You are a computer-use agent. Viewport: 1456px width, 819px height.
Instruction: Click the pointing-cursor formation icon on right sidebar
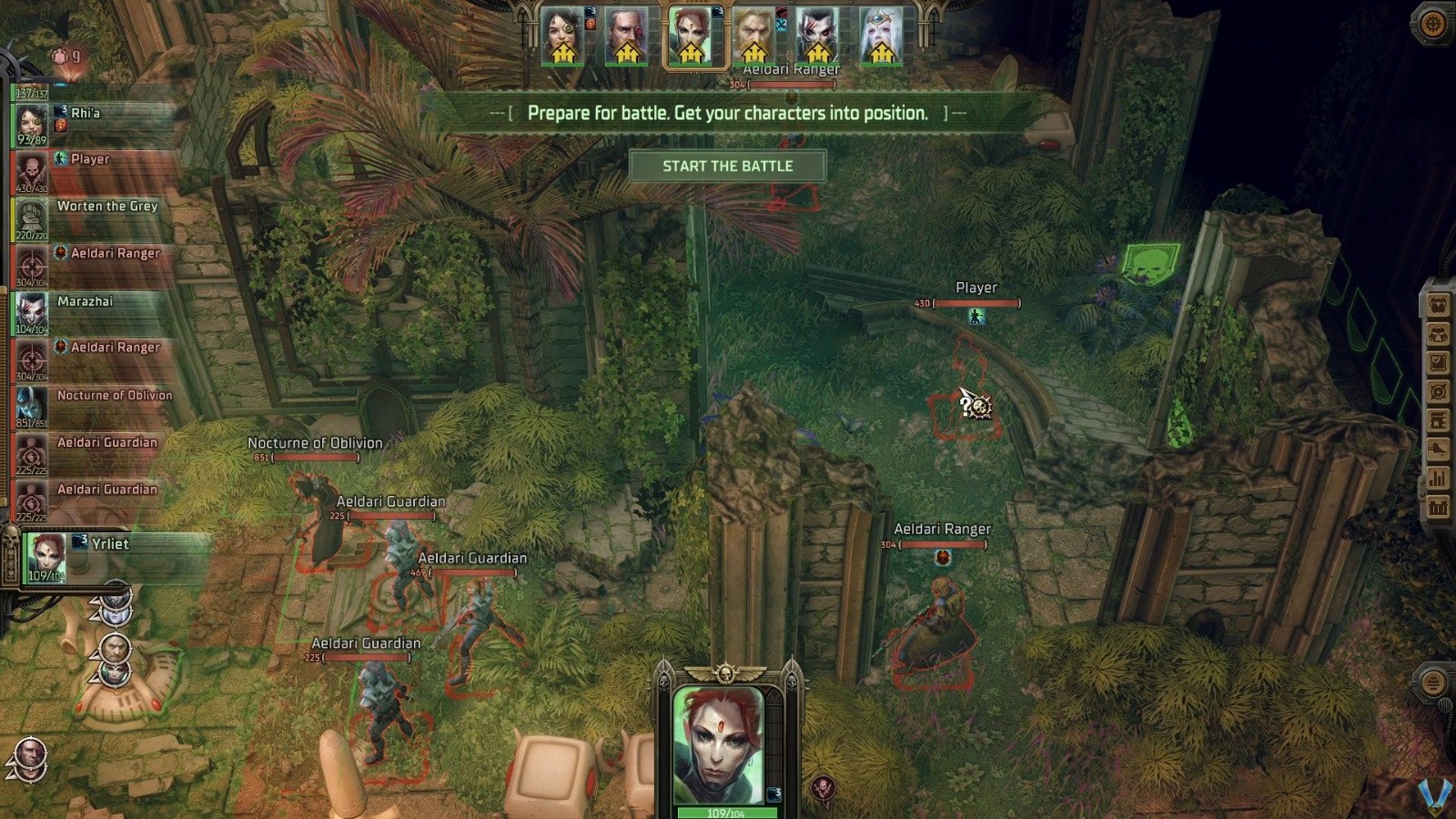1438,449
